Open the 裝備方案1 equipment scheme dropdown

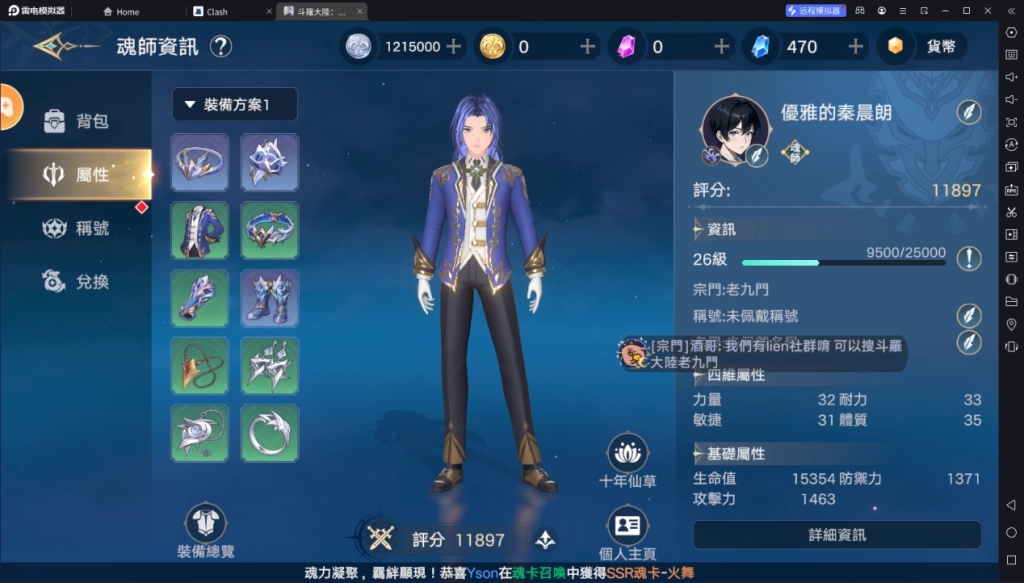pos(235,104)
